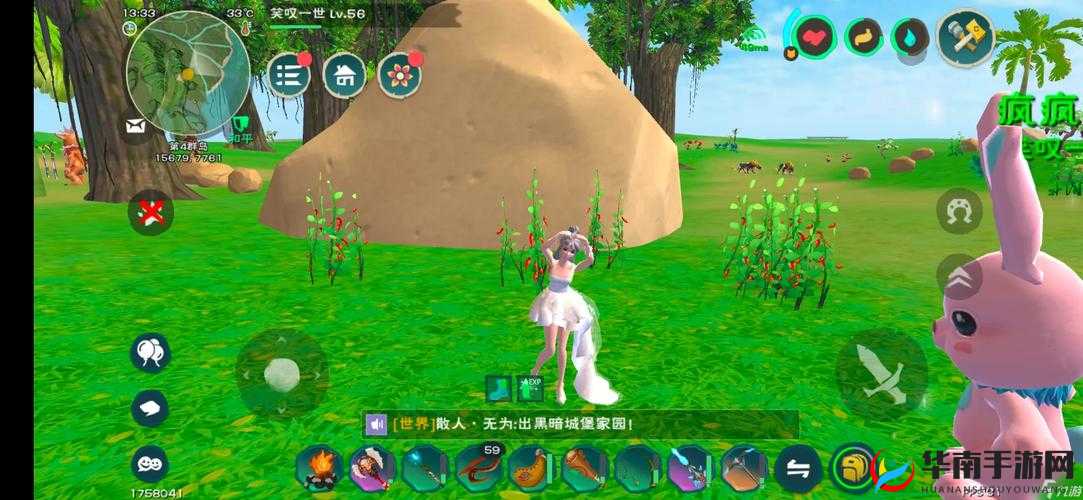Select the pickaxe hotbar slot
1083x500 pixels.
[744, 468]
